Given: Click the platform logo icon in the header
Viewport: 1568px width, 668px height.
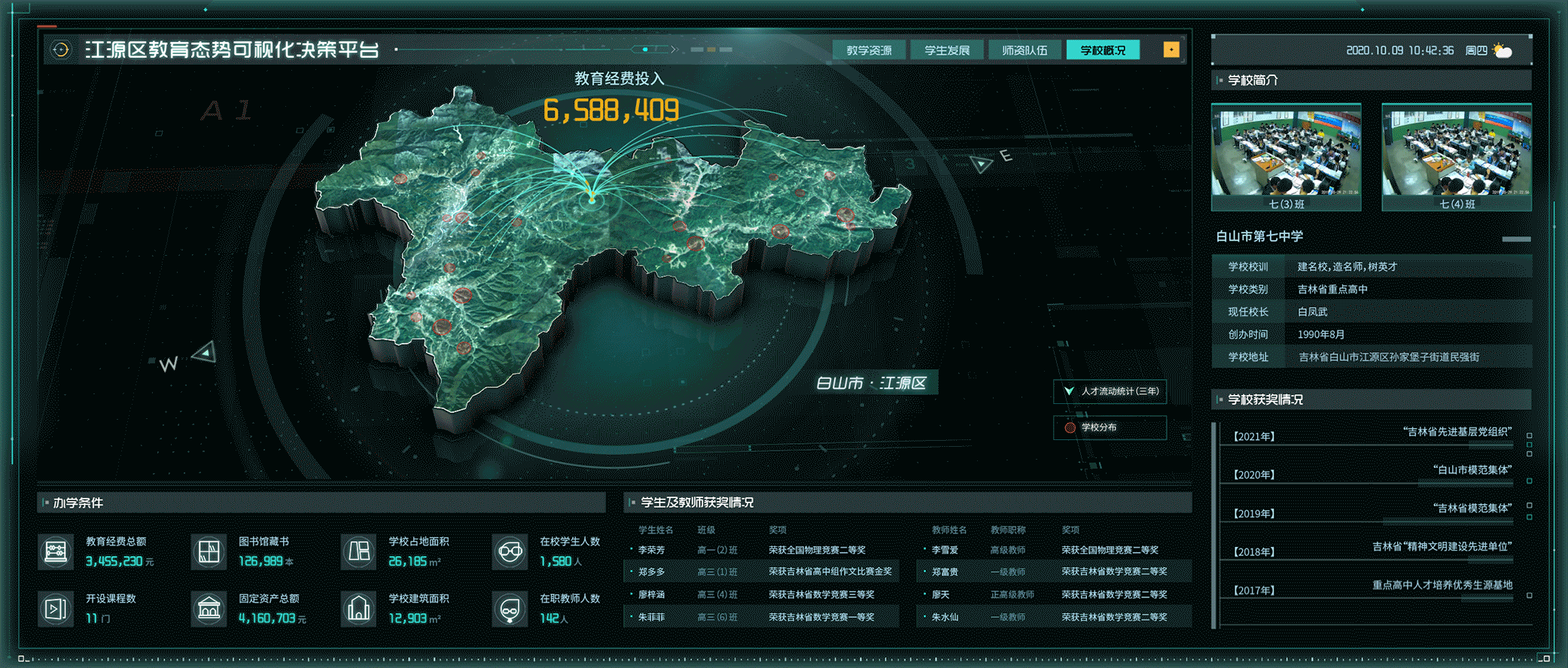Looking at the screenshot, I should coord(60,49).
